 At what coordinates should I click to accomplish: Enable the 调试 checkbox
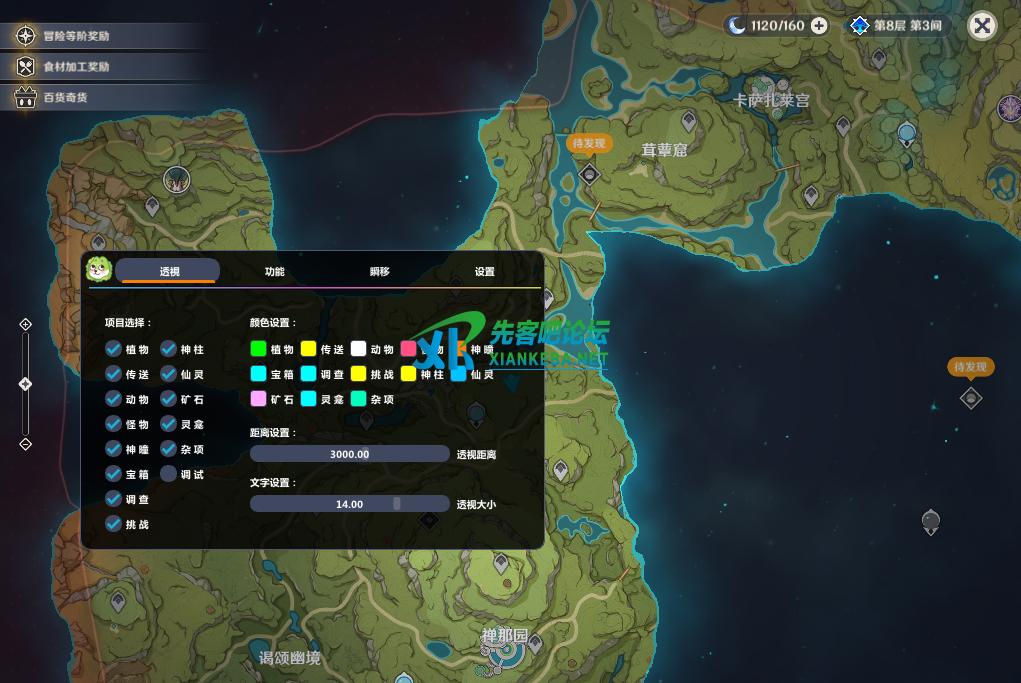point(169,474)
